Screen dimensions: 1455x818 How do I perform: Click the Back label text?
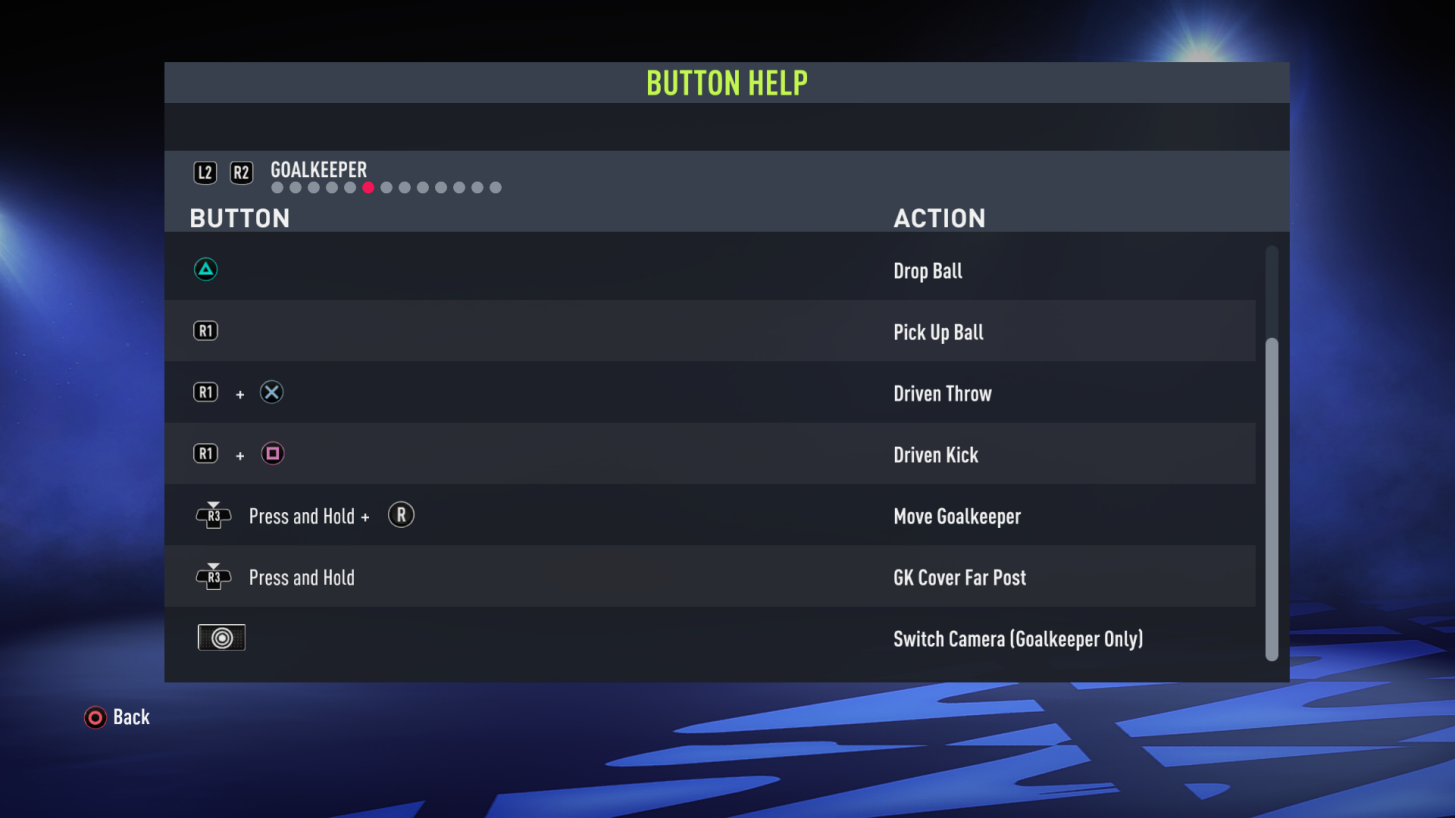pyautogui.click(x=133, y=717)
